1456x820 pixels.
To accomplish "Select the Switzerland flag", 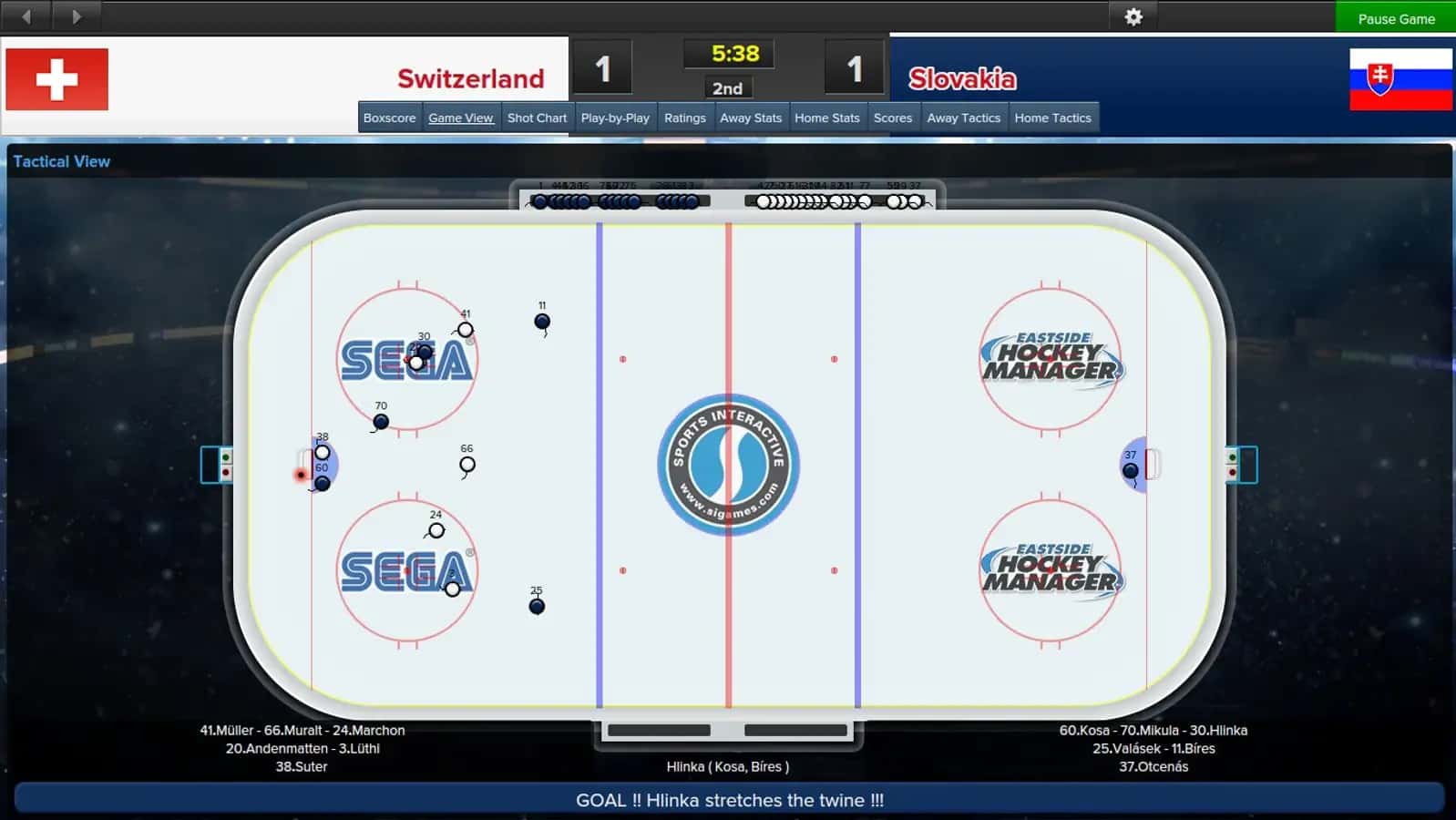I will pyautogui.click(x=56, y=79).
